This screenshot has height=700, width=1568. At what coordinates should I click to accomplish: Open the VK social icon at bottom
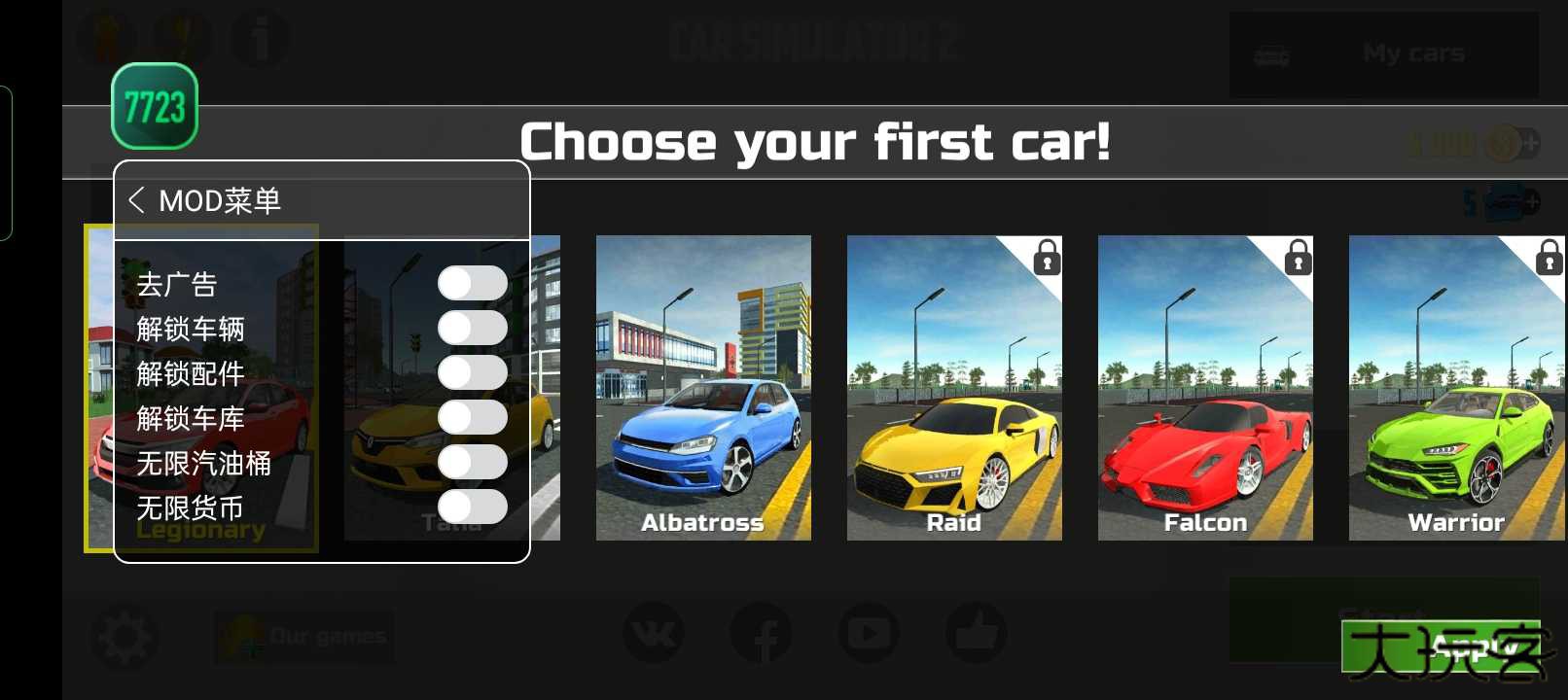pos(654,633)
